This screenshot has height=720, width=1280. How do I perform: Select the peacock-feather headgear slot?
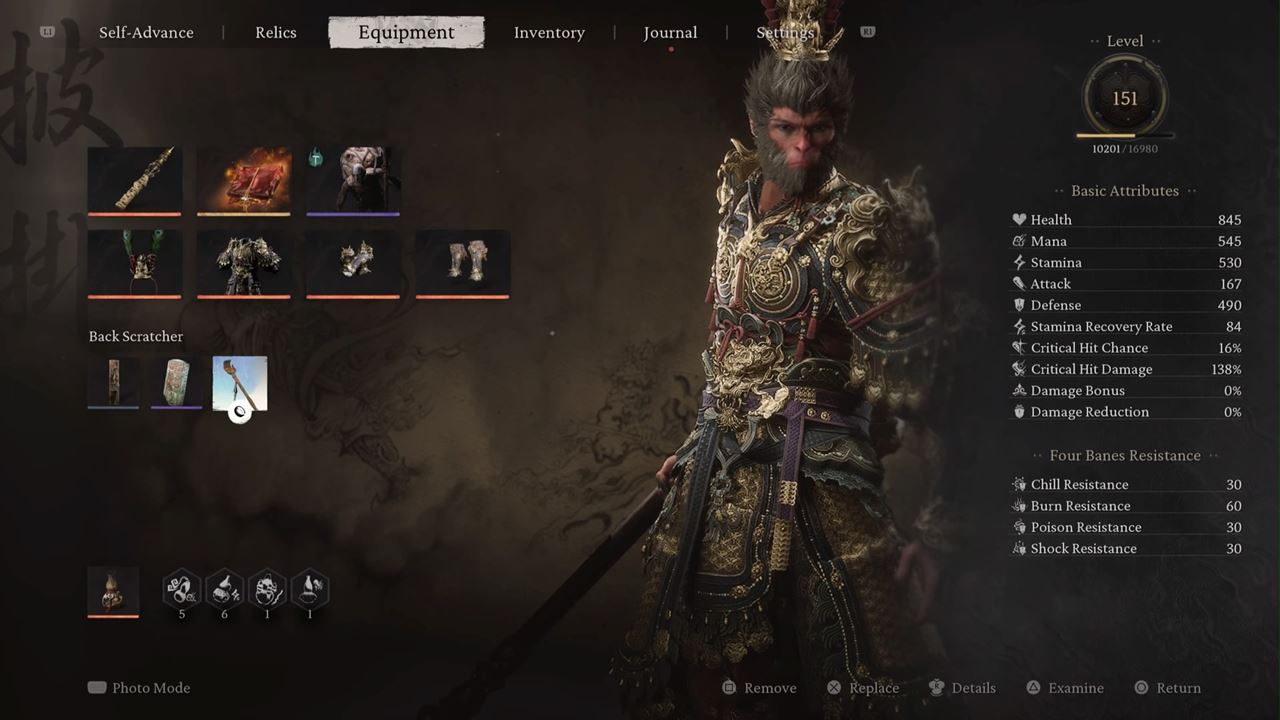click(x=135, y=263)
